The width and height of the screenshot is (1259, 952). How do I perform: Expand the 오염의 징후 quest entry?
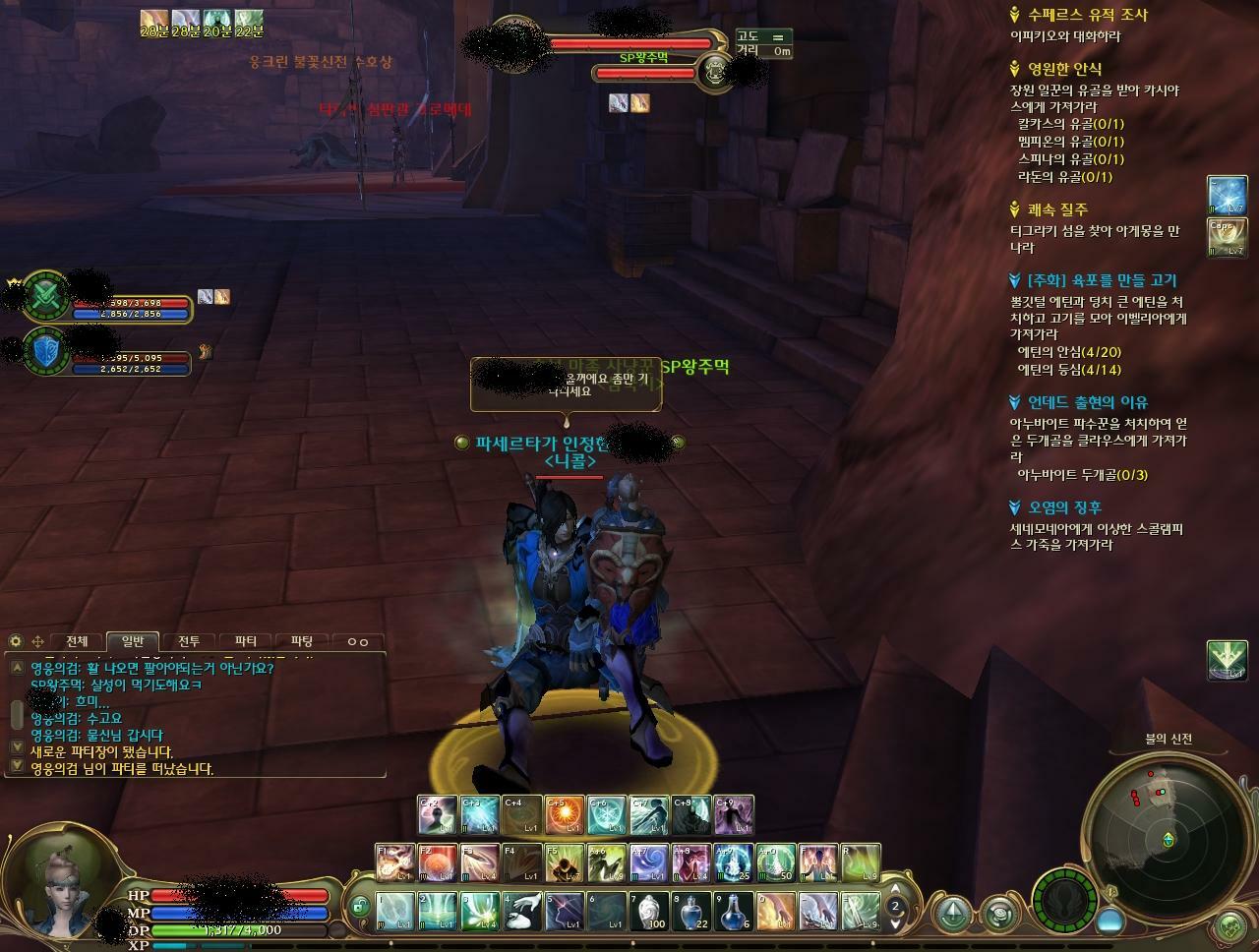tap(1064, 507)
